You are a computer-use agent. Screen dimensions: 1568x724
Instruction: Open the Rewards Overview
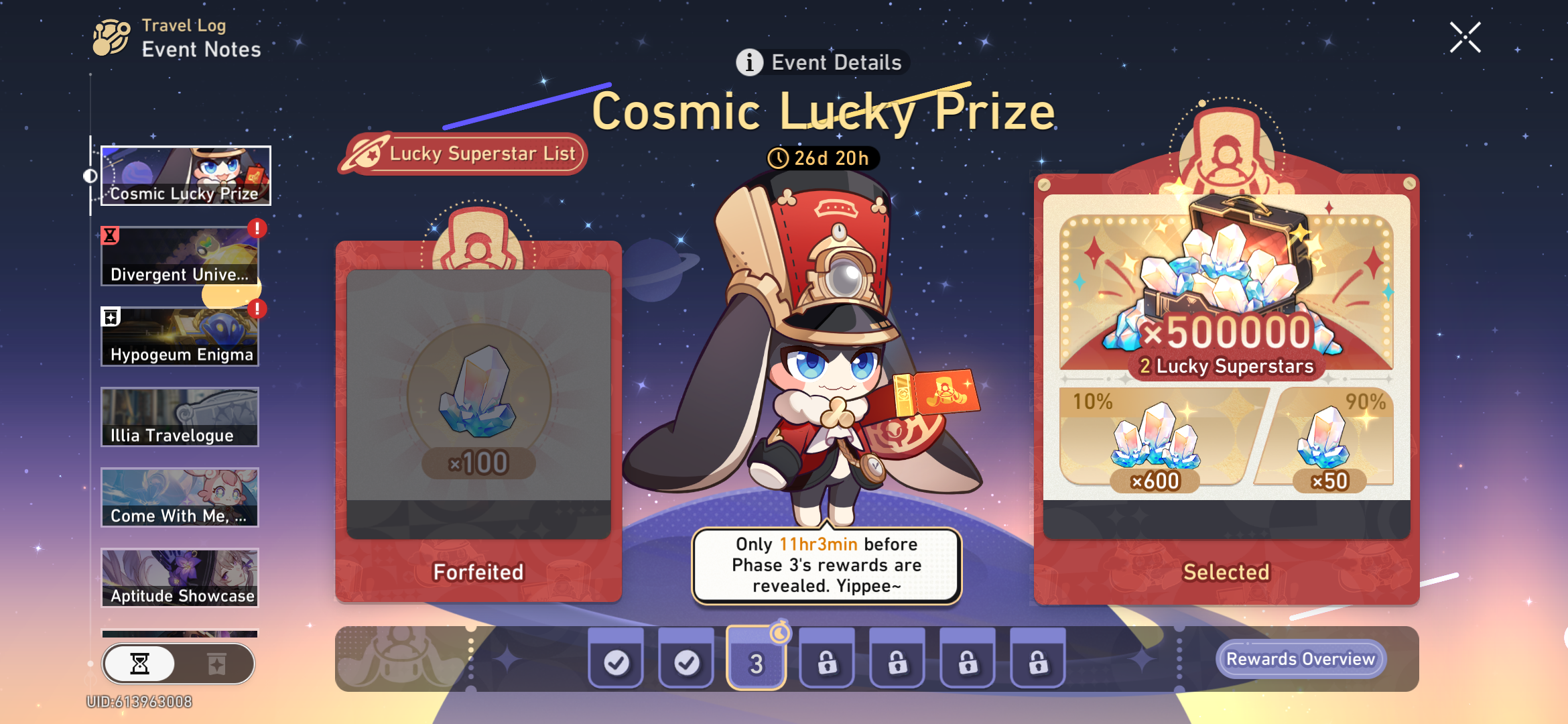coord(1301,659)
